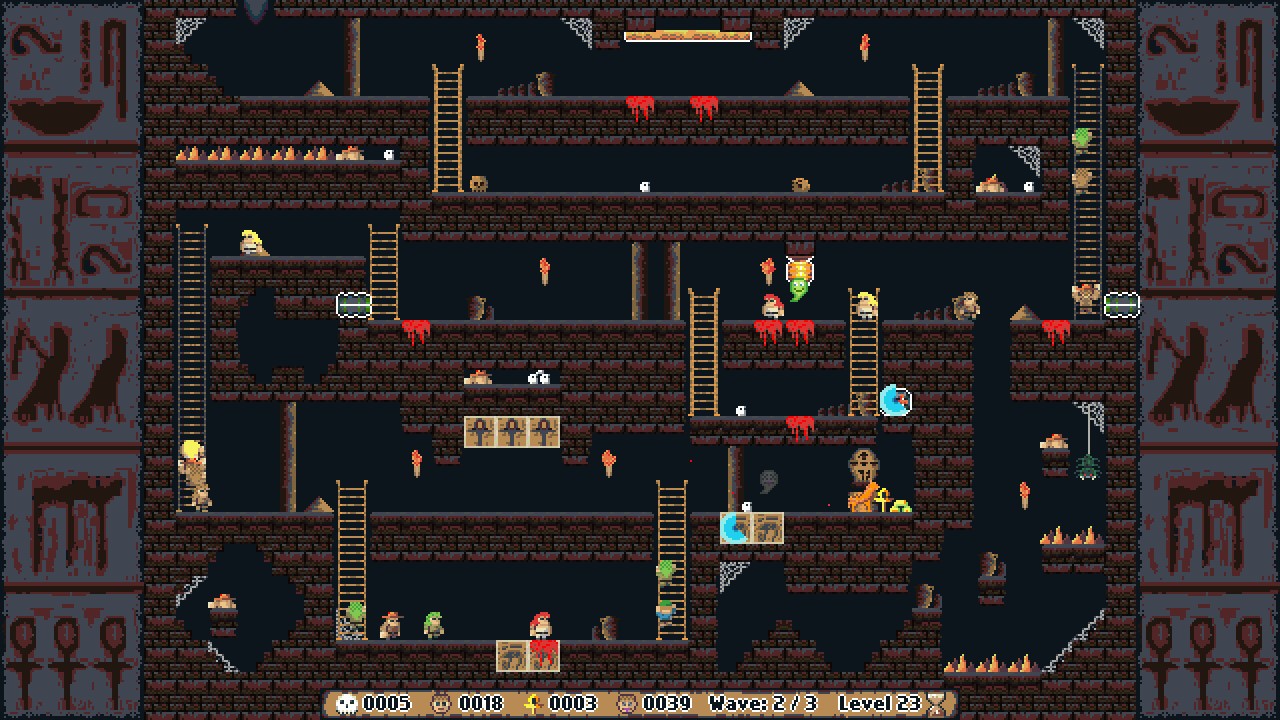Click the glowing lantern held by the green ghost
Screen dimensions: 1280x720
(800, 270)
